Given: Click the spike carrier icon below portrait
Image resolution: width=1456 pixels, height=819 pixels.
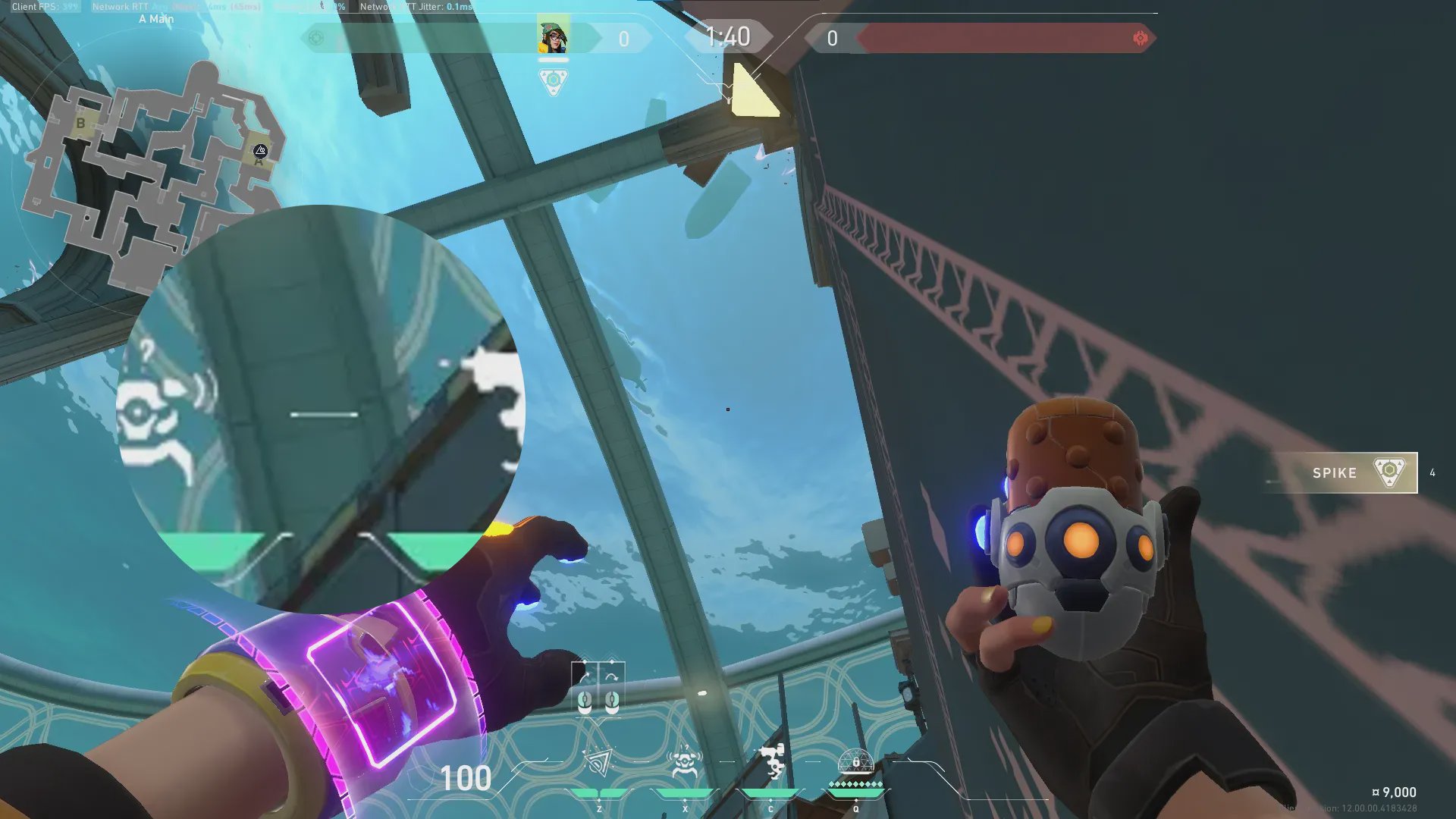Looking at the screenshot, I should (x=553, y=82).
